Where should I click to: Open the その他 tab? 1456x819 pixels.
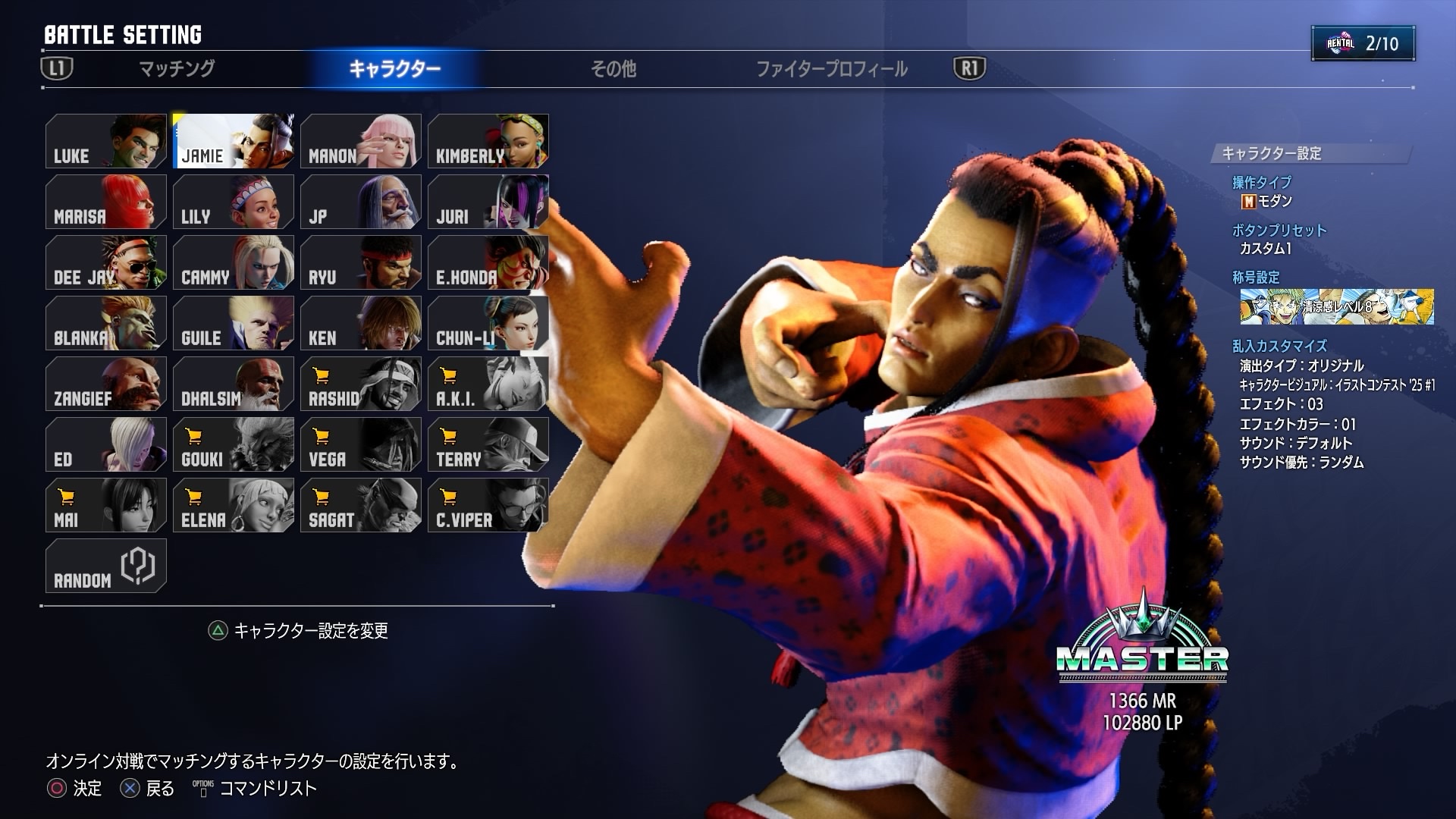[x=613, y=69]
